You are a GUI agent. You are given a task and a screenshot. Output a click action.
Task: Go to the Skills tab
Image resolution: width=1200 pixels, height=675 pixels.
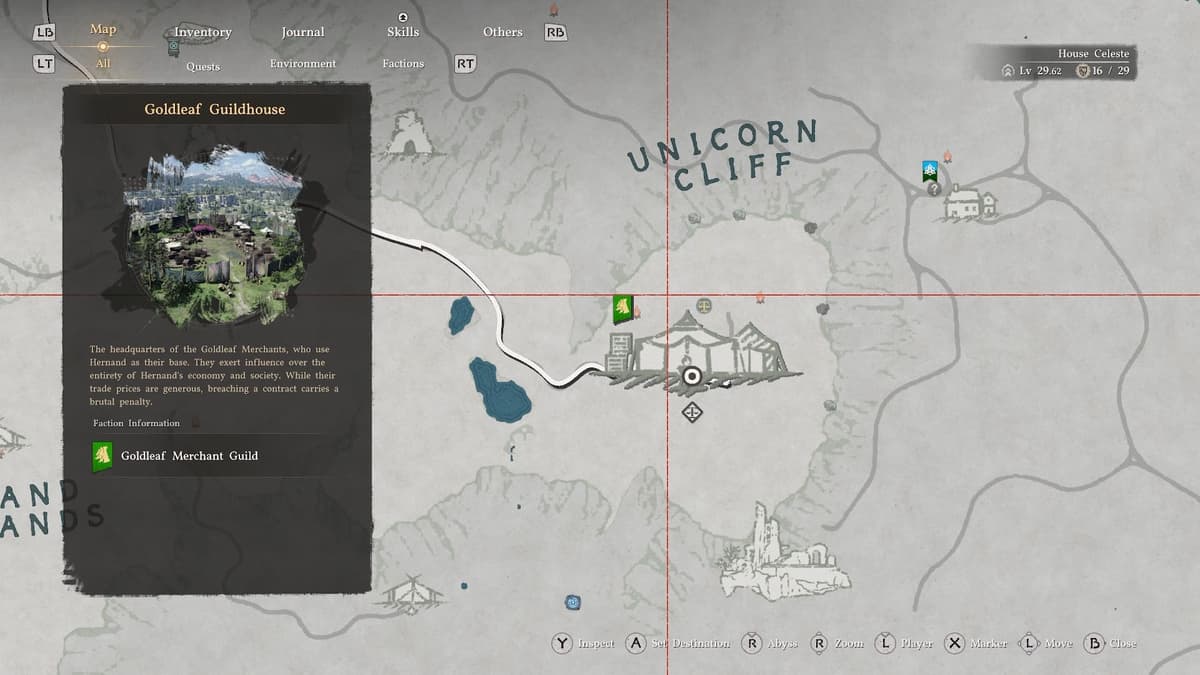(x=402, y=32)
